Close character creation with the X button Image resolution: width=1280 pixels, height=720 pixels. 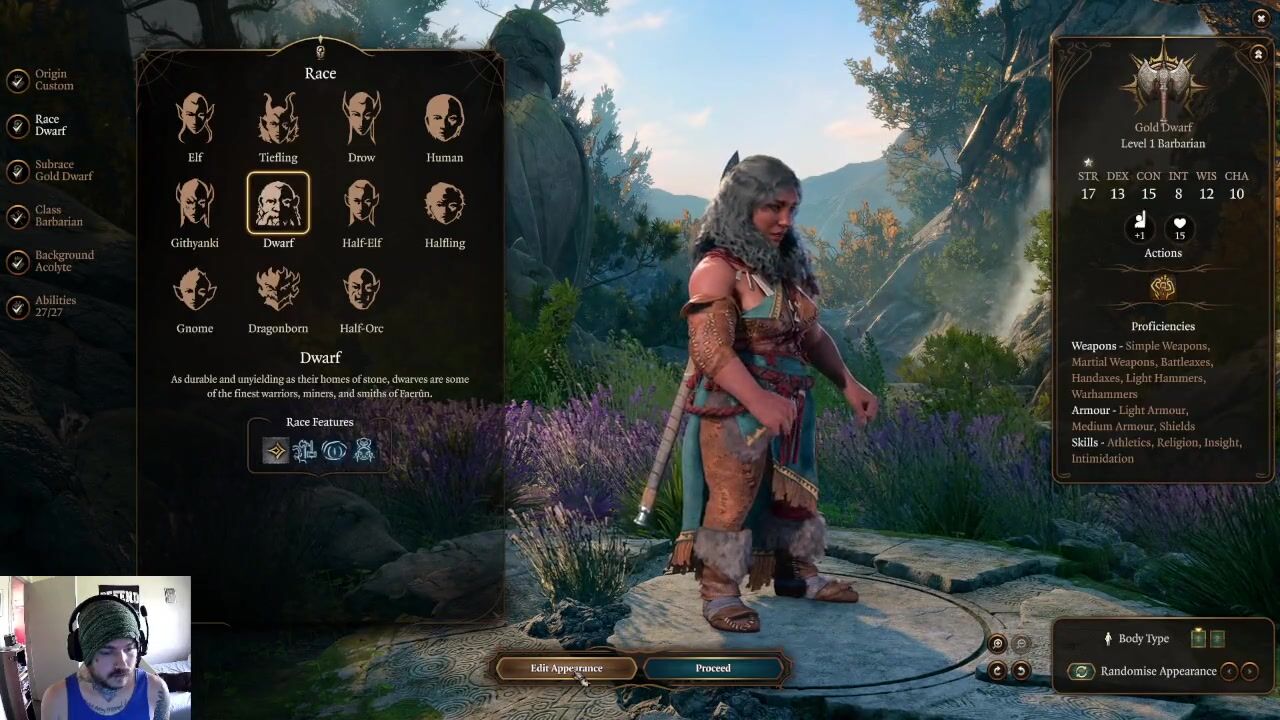click(x=1261, y=18)
